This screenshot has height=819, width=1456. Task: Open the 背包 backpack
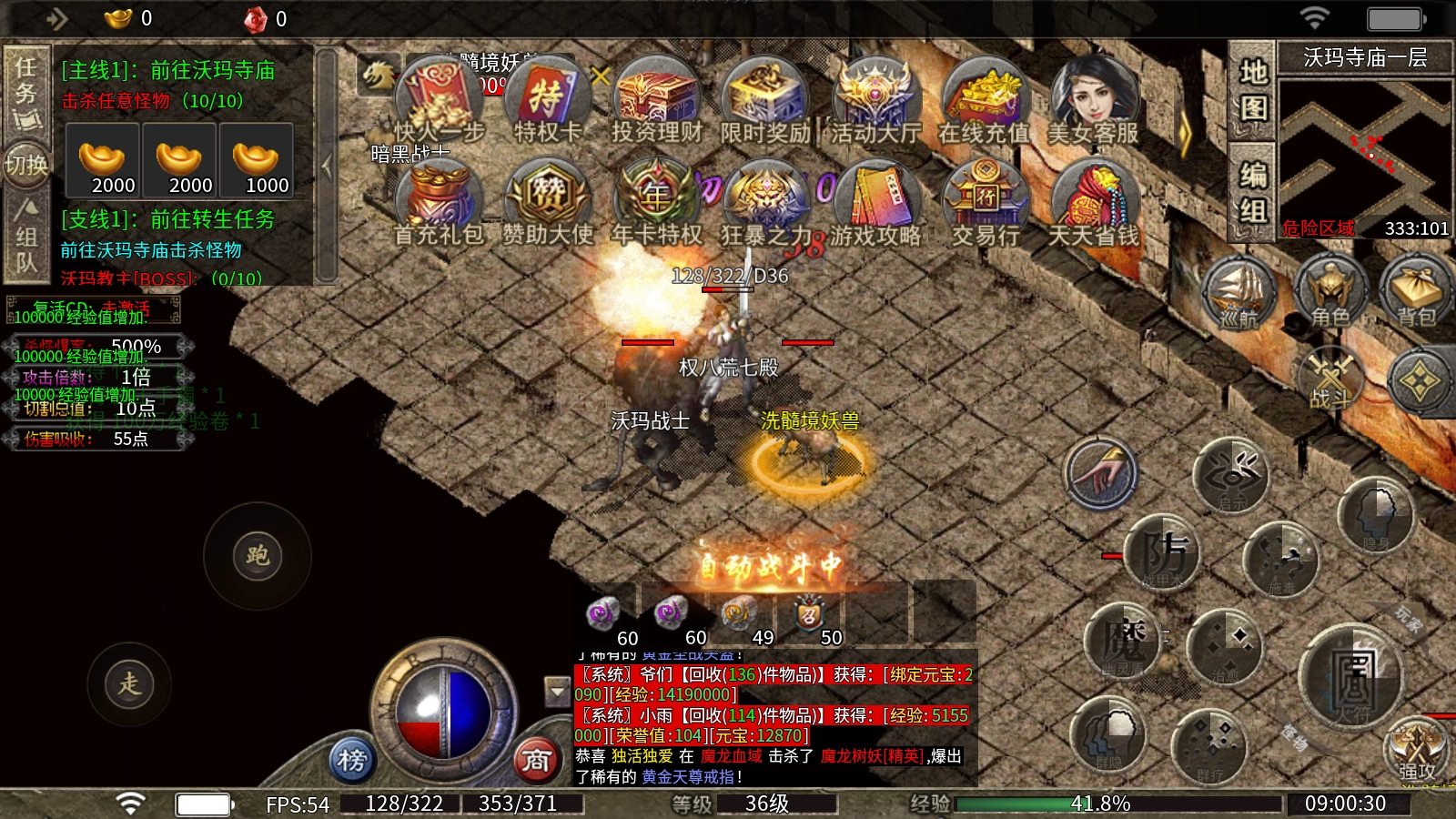[1416, 291]
